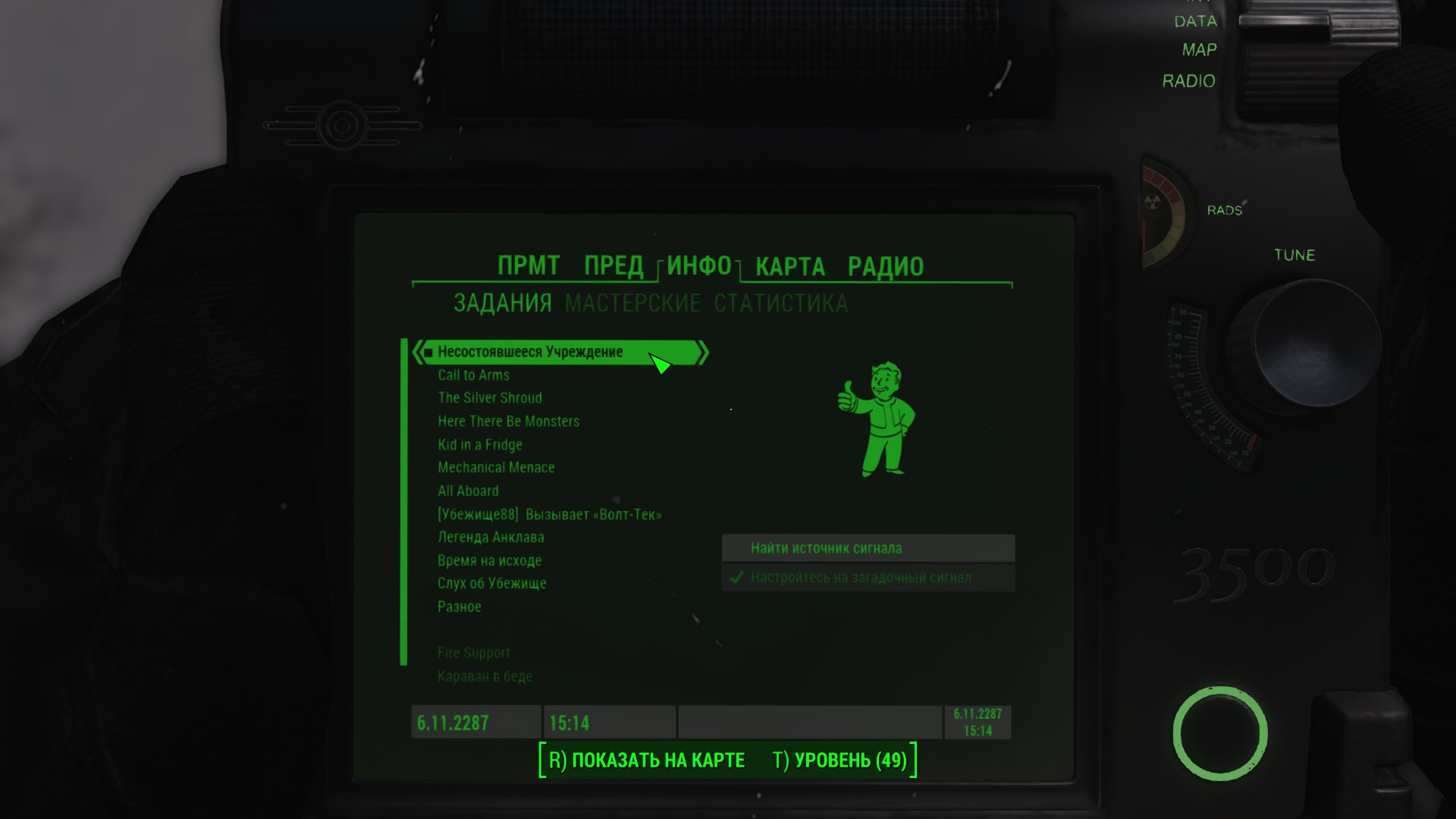Switch to the КАРТА tab

(x=788, y=266)
